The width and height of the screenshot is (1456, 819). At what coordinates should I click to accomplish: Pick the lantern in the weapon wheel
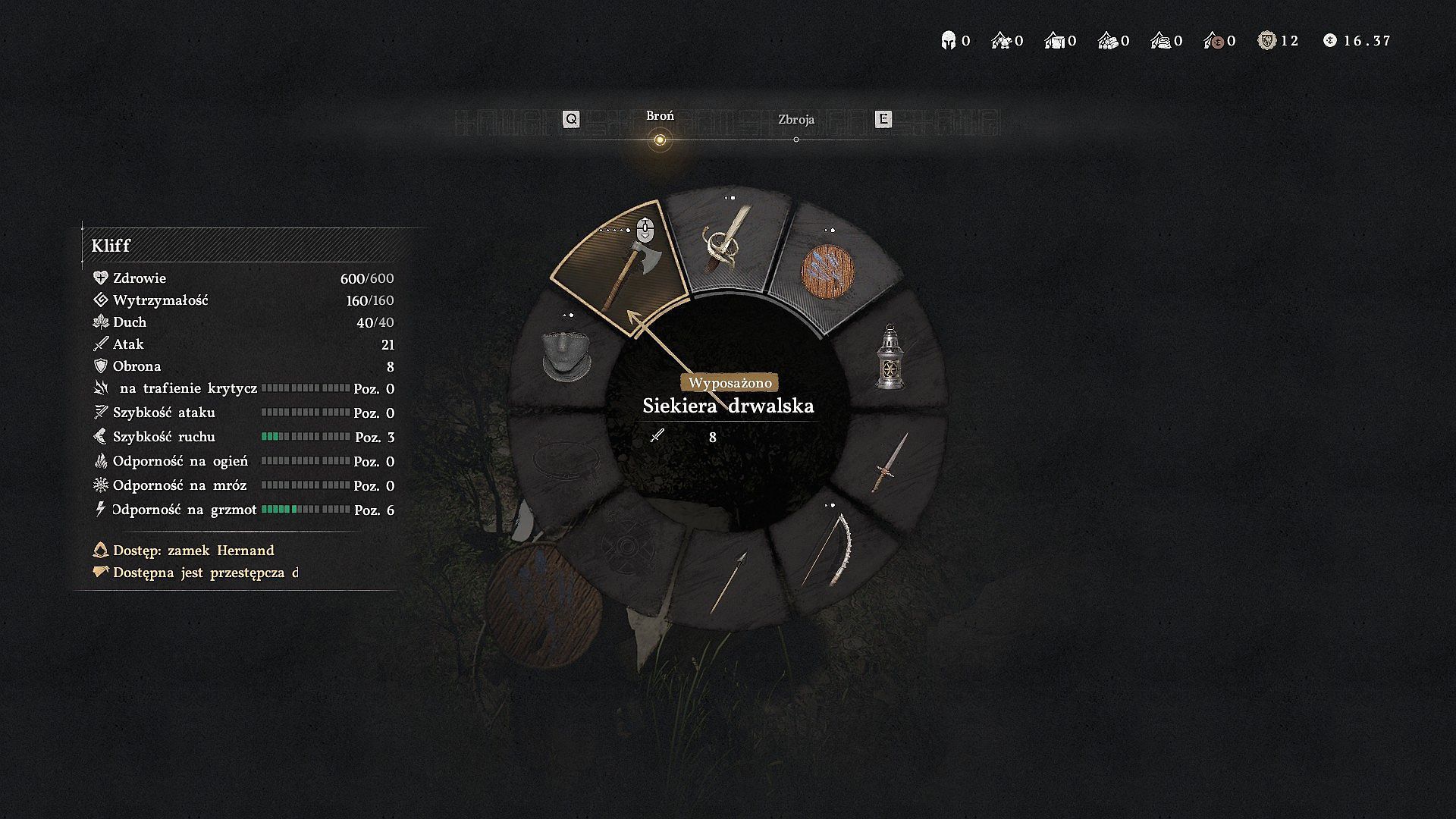890,358
